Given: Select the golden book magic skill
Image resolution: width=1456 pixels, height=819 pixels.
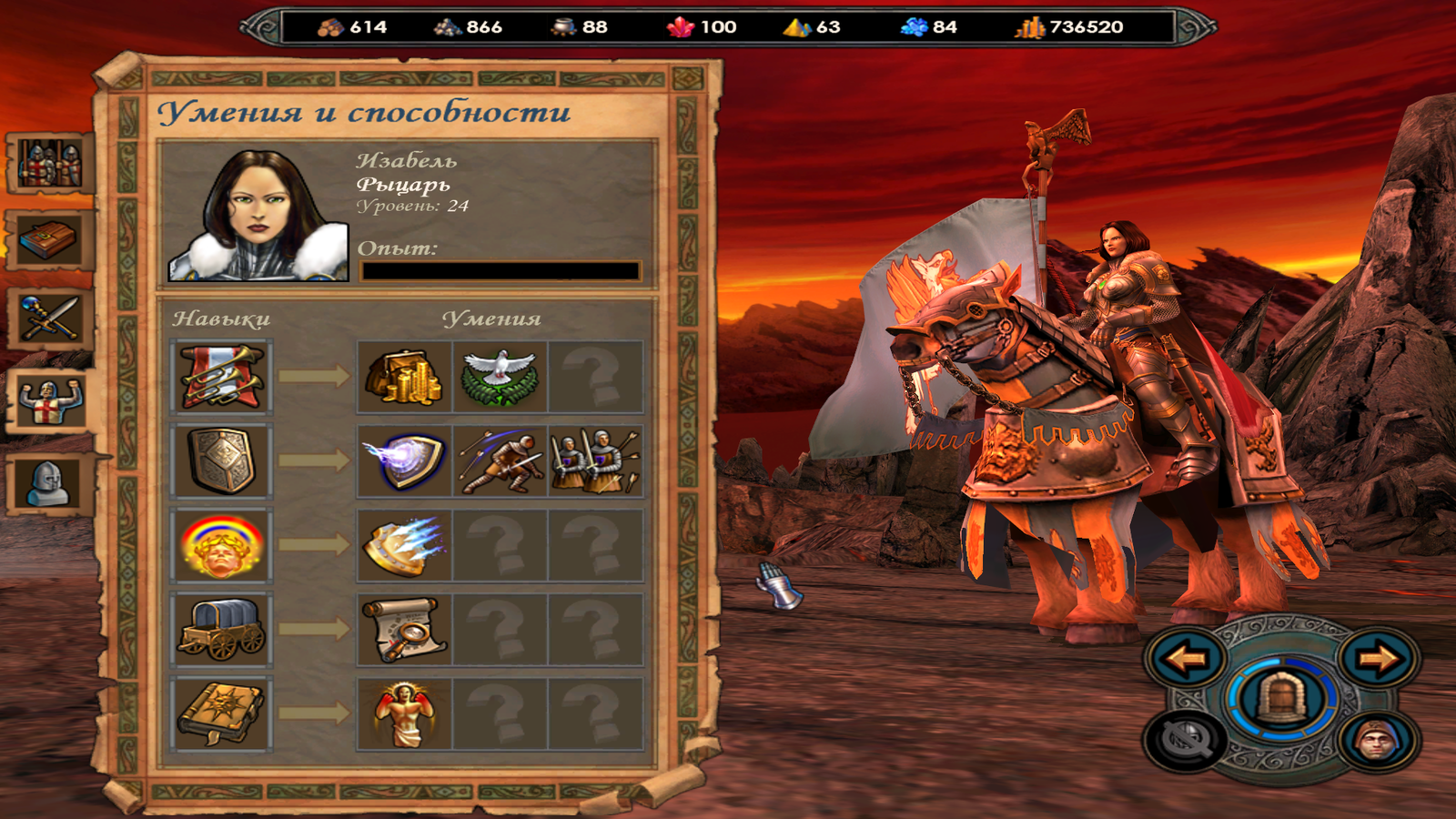Looking at the screenshot, I should (x=221, y=713).
